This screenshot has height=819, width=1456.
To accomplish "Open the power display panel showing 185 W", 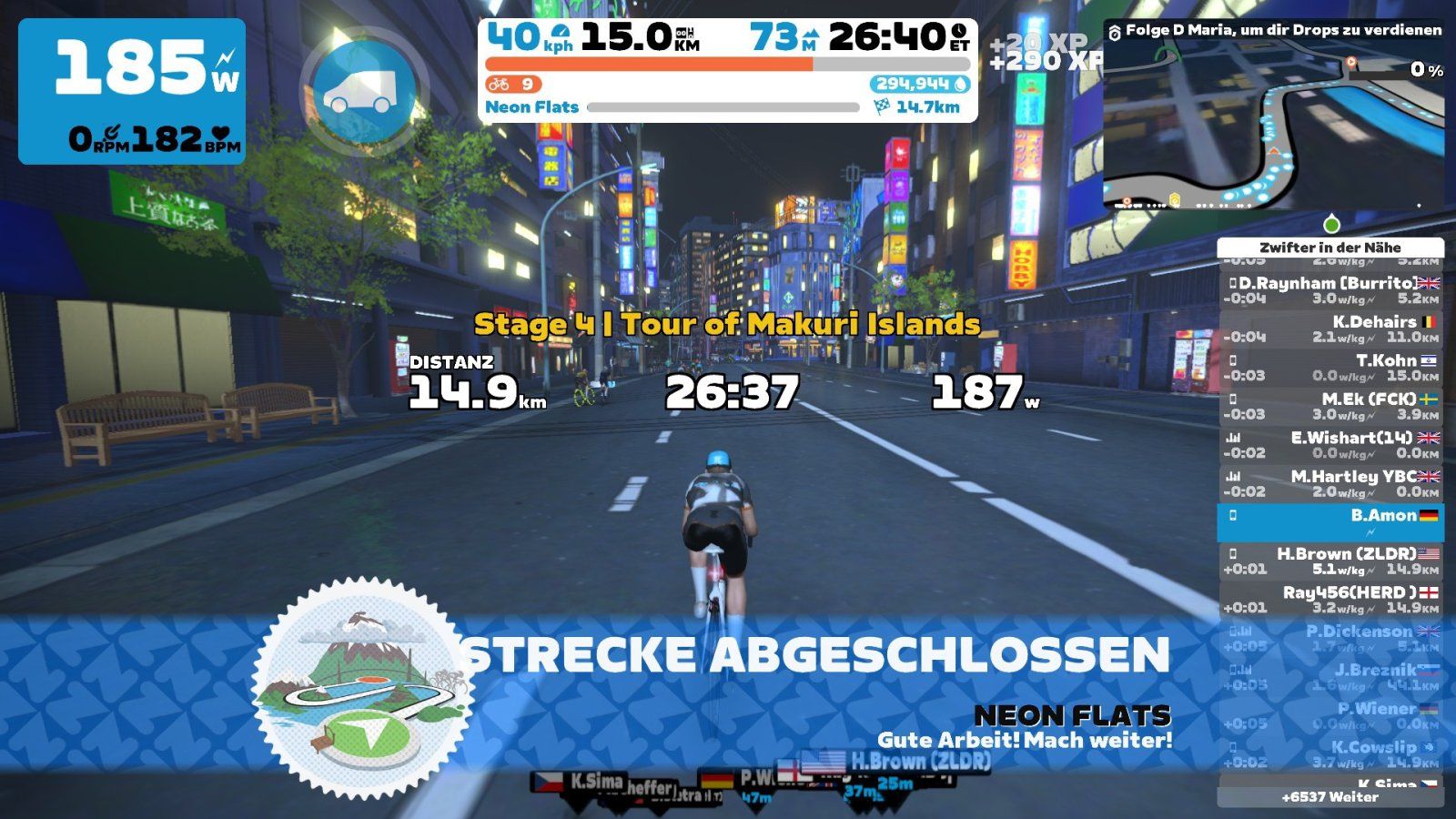I will [x=132, y=91].
